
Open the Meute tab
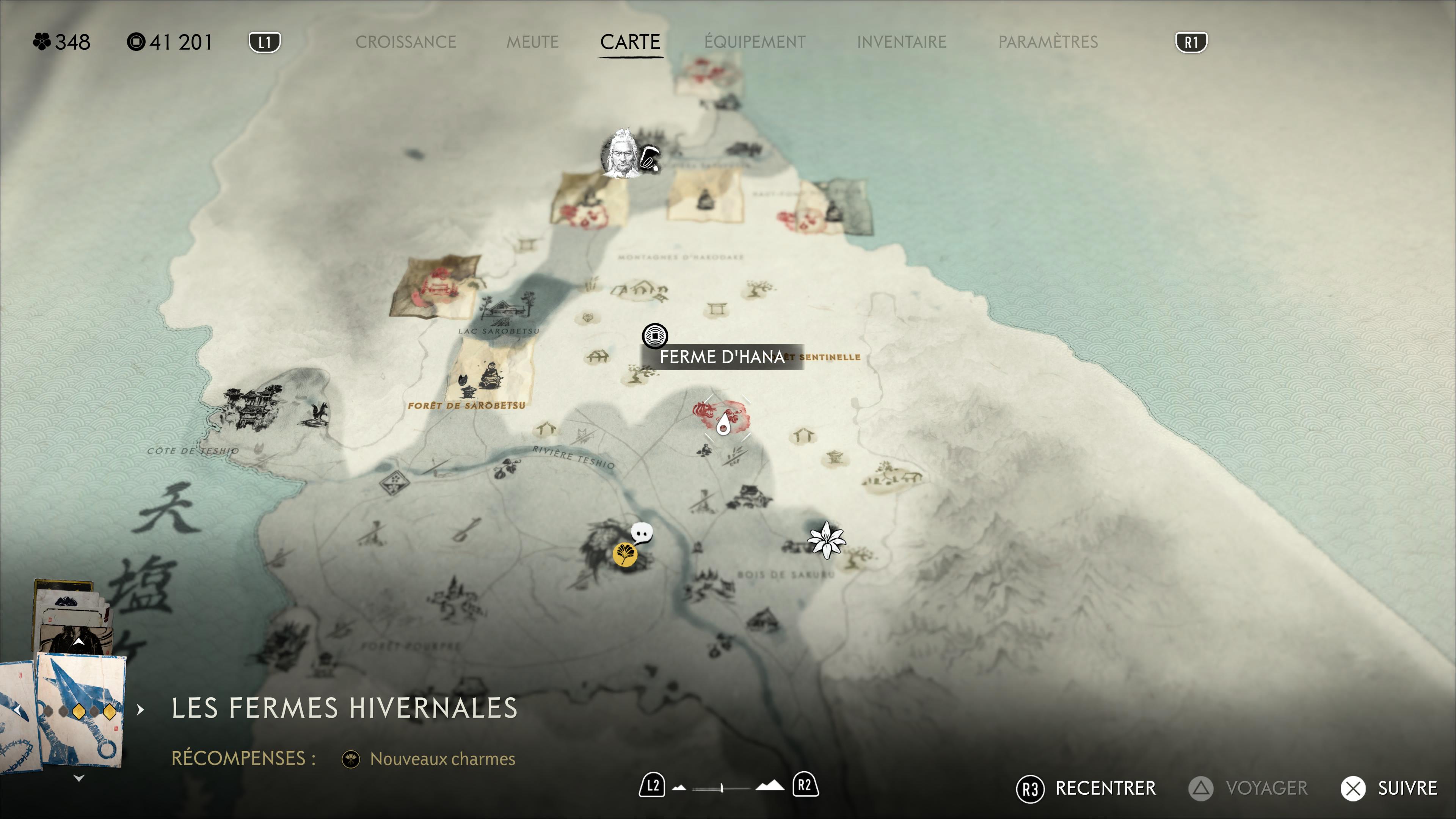[x=532, y=42]
